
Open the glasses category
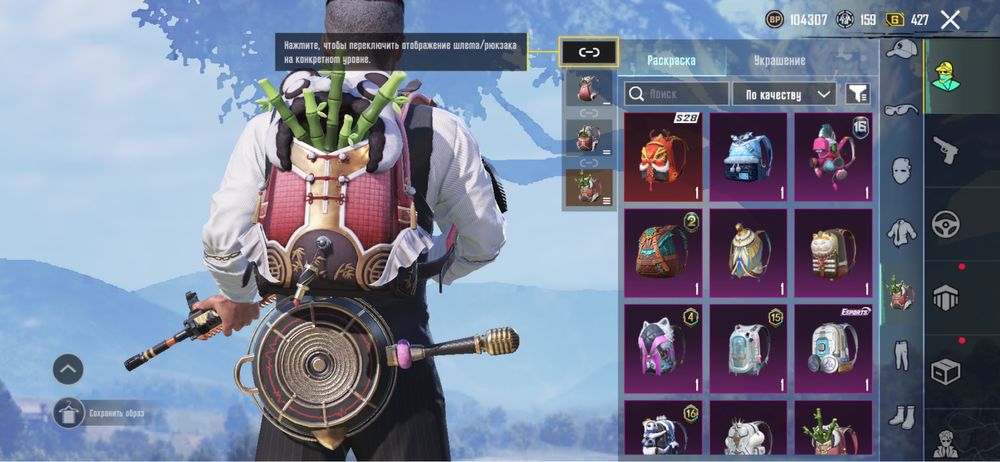(902, 109)
